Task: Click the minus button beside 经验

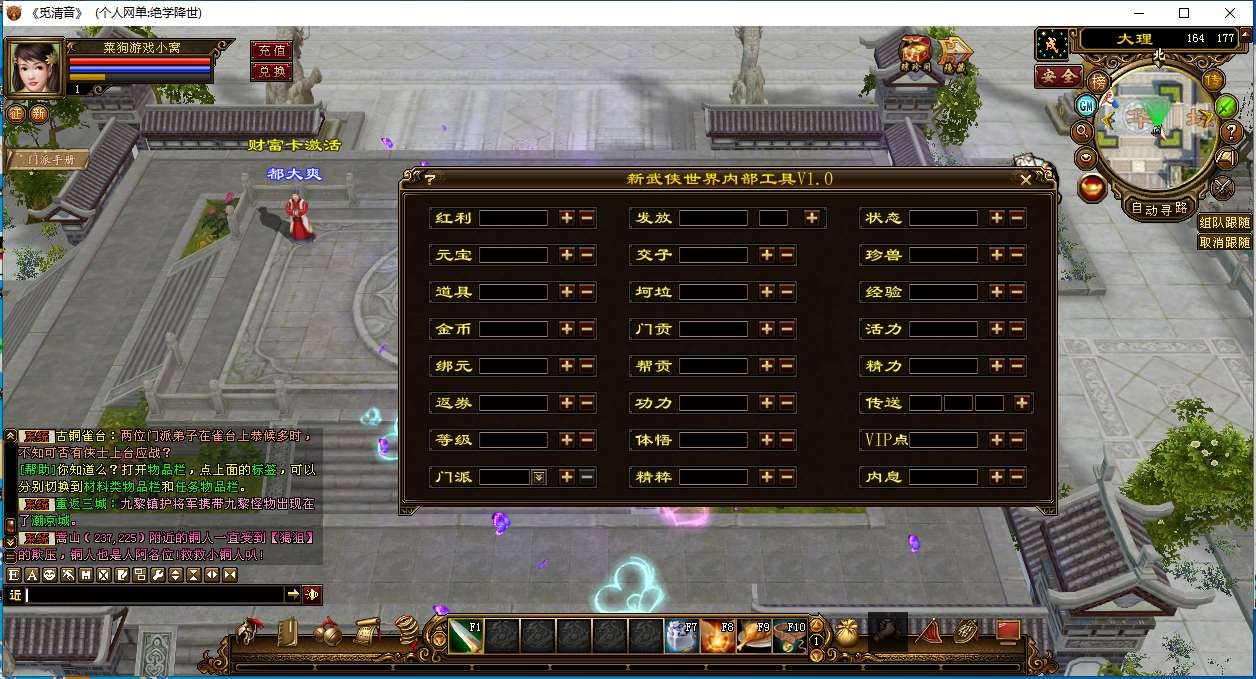Action: pos(1017,292)
